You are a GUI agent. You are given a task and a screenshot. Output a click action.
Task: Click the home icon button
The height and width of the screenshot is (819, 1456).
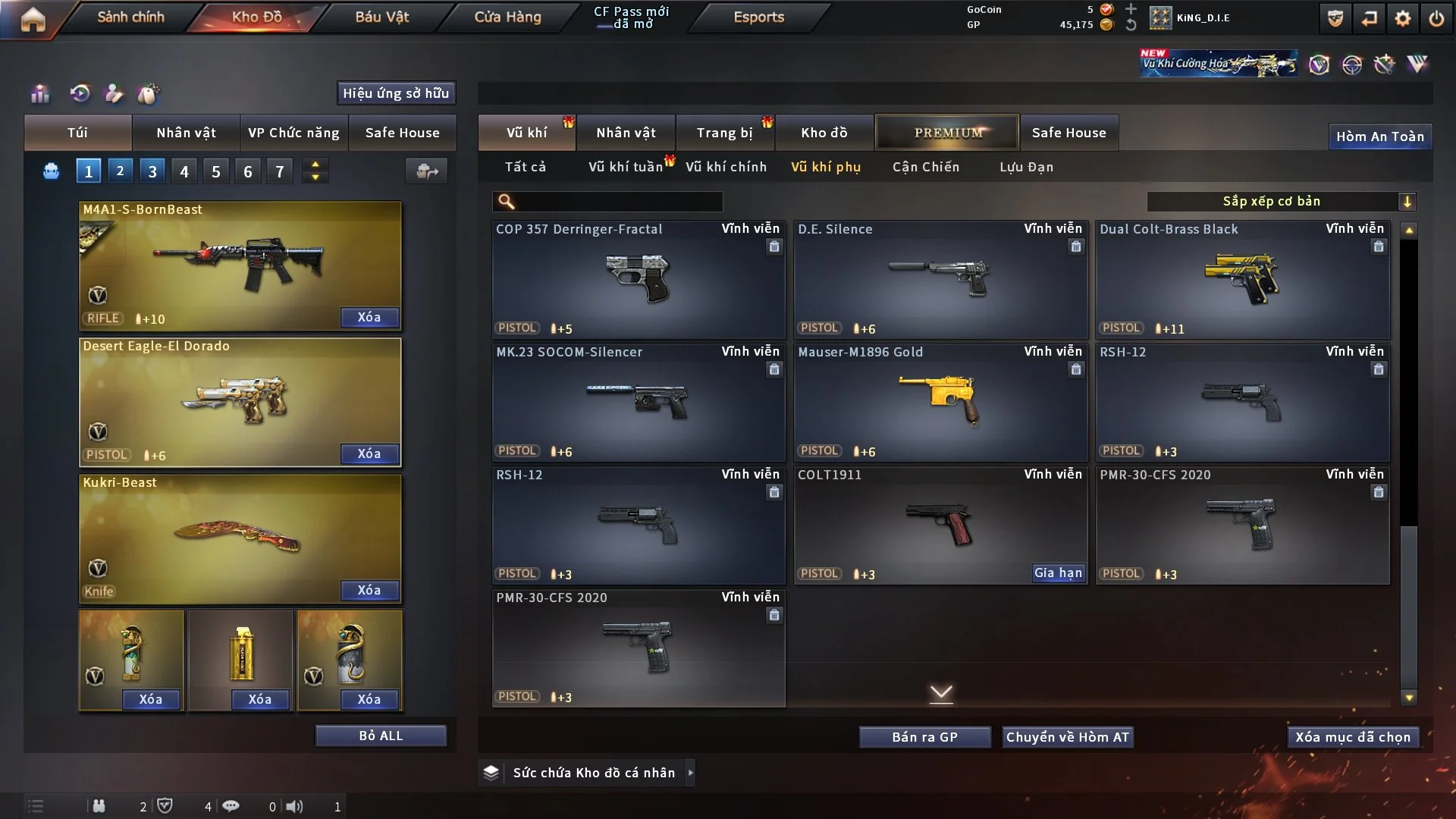(x=33, y=19)
